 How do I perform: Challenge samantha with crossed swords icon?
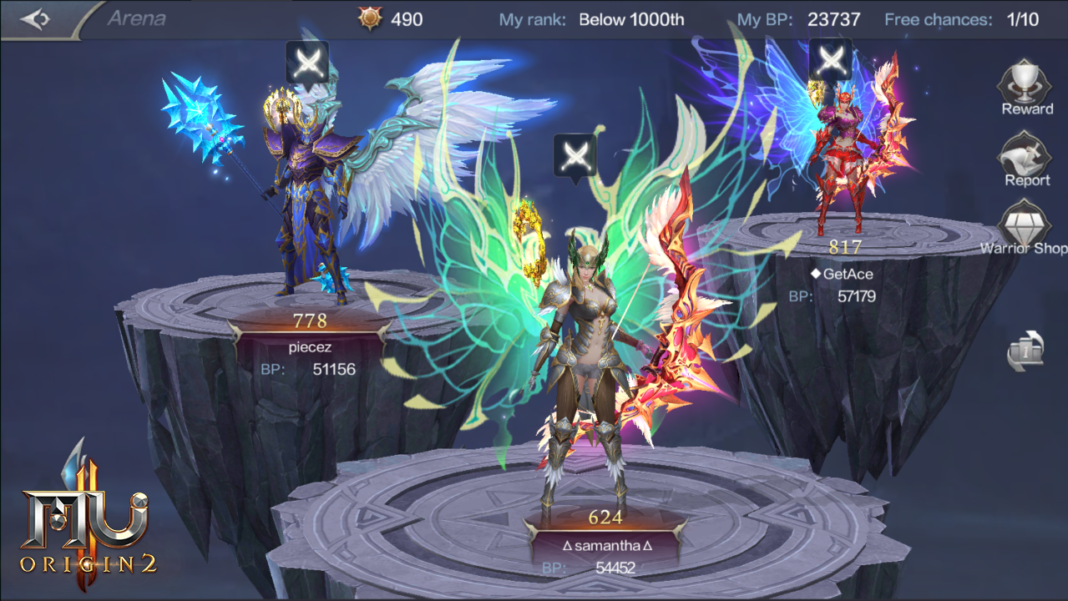[x=575, y=156]
